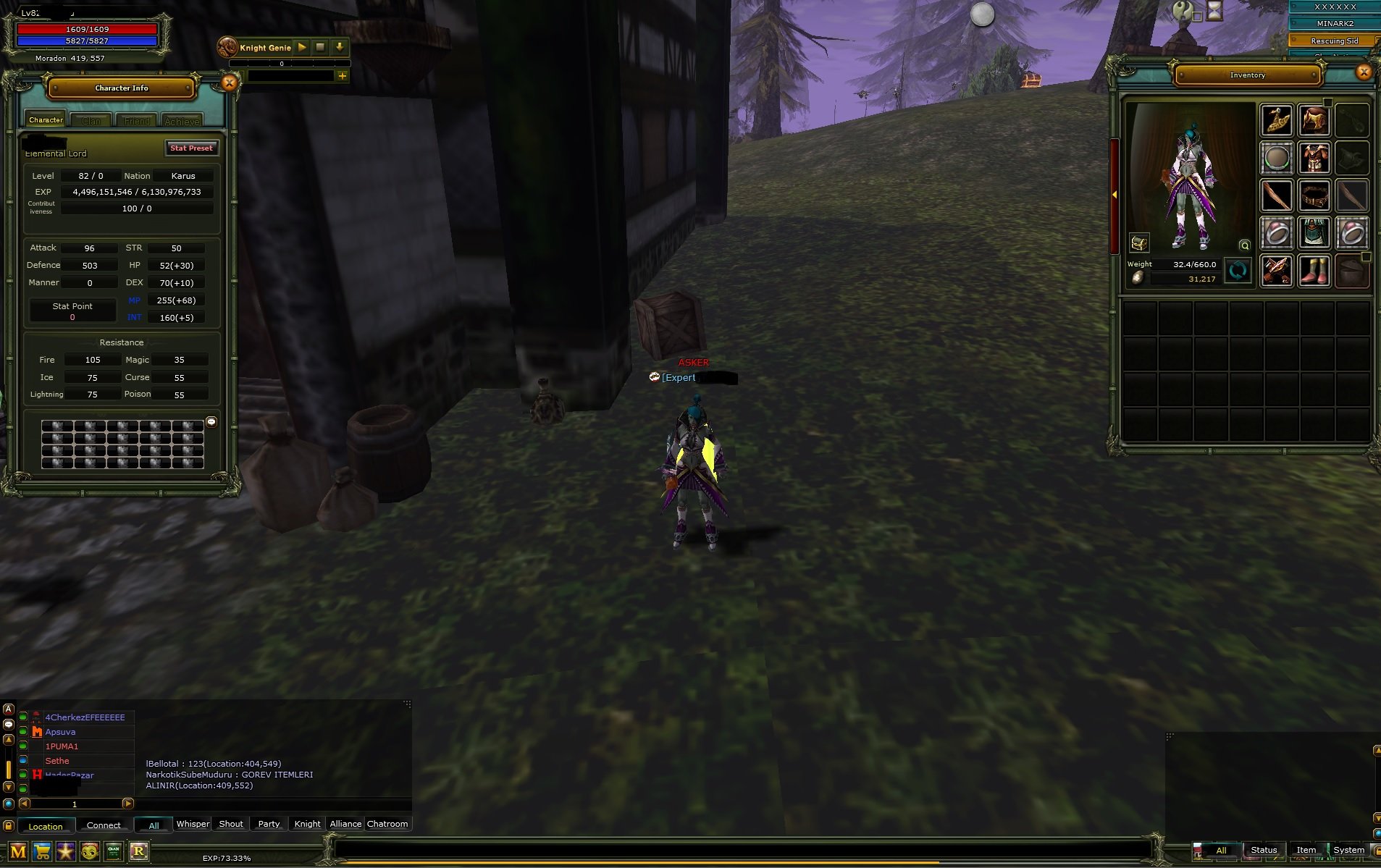The width and height of the screenshot is (1381, 868).
Task: Open the goblin face event icon
Action: [89, 851]
